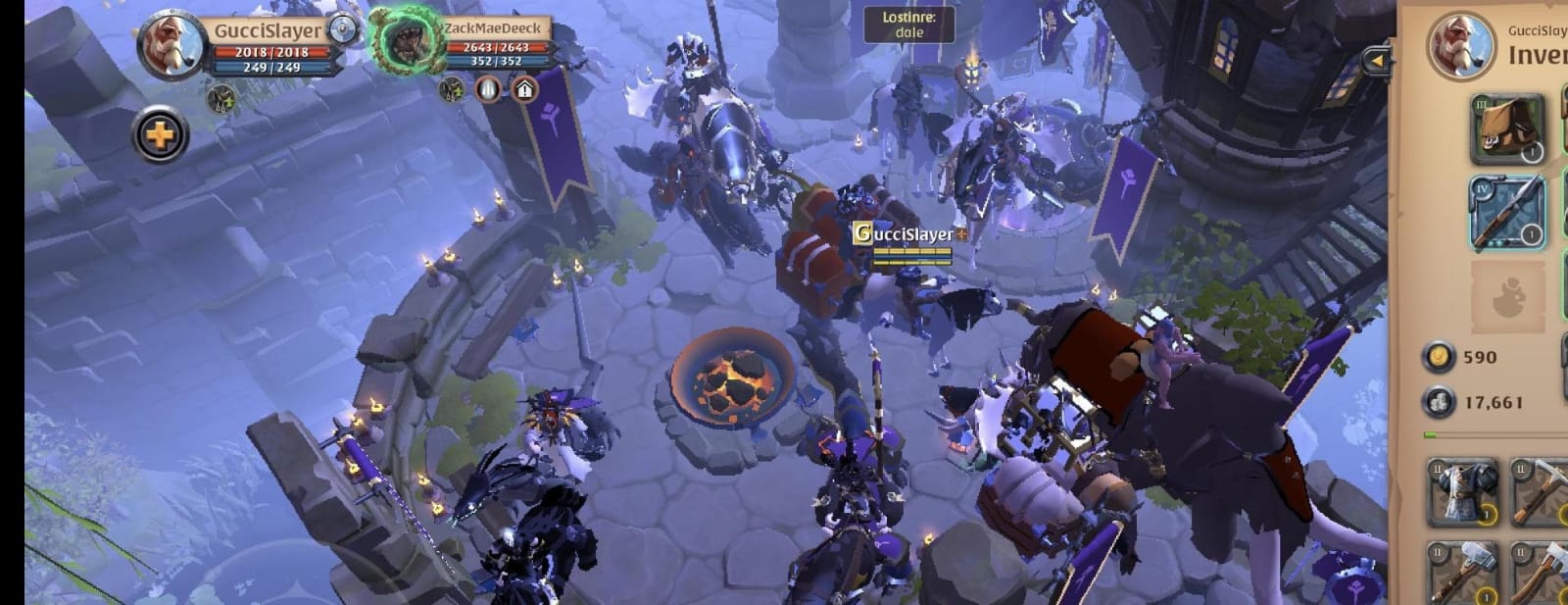The width and height of the screenshot is (1568, 605).
Task: Select the tier II hammer in the inventory
Action: tap(1462, 575)
